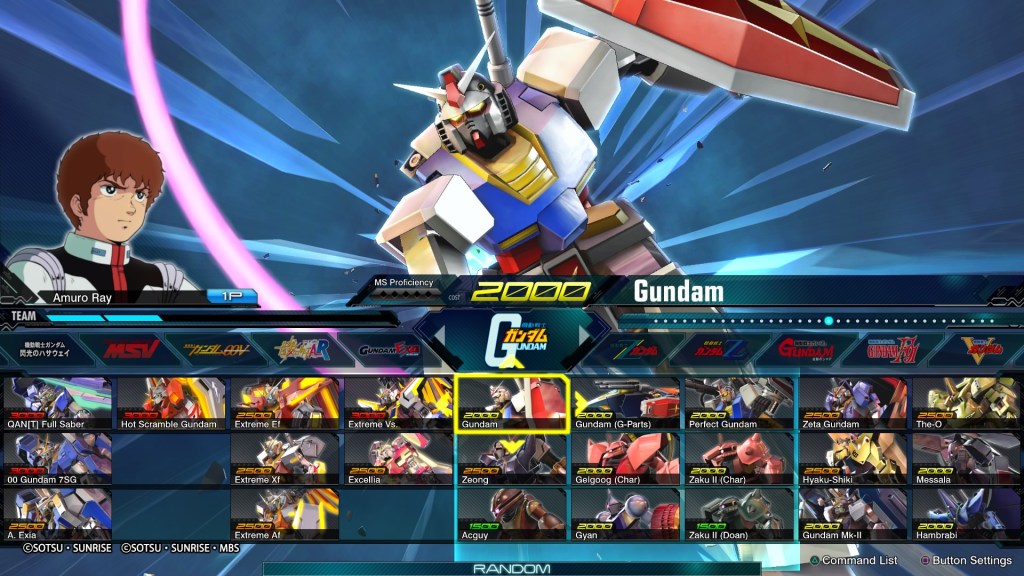
Task: Choose Gundam (G-Parts) from the roster
Action: coord(626,402)
